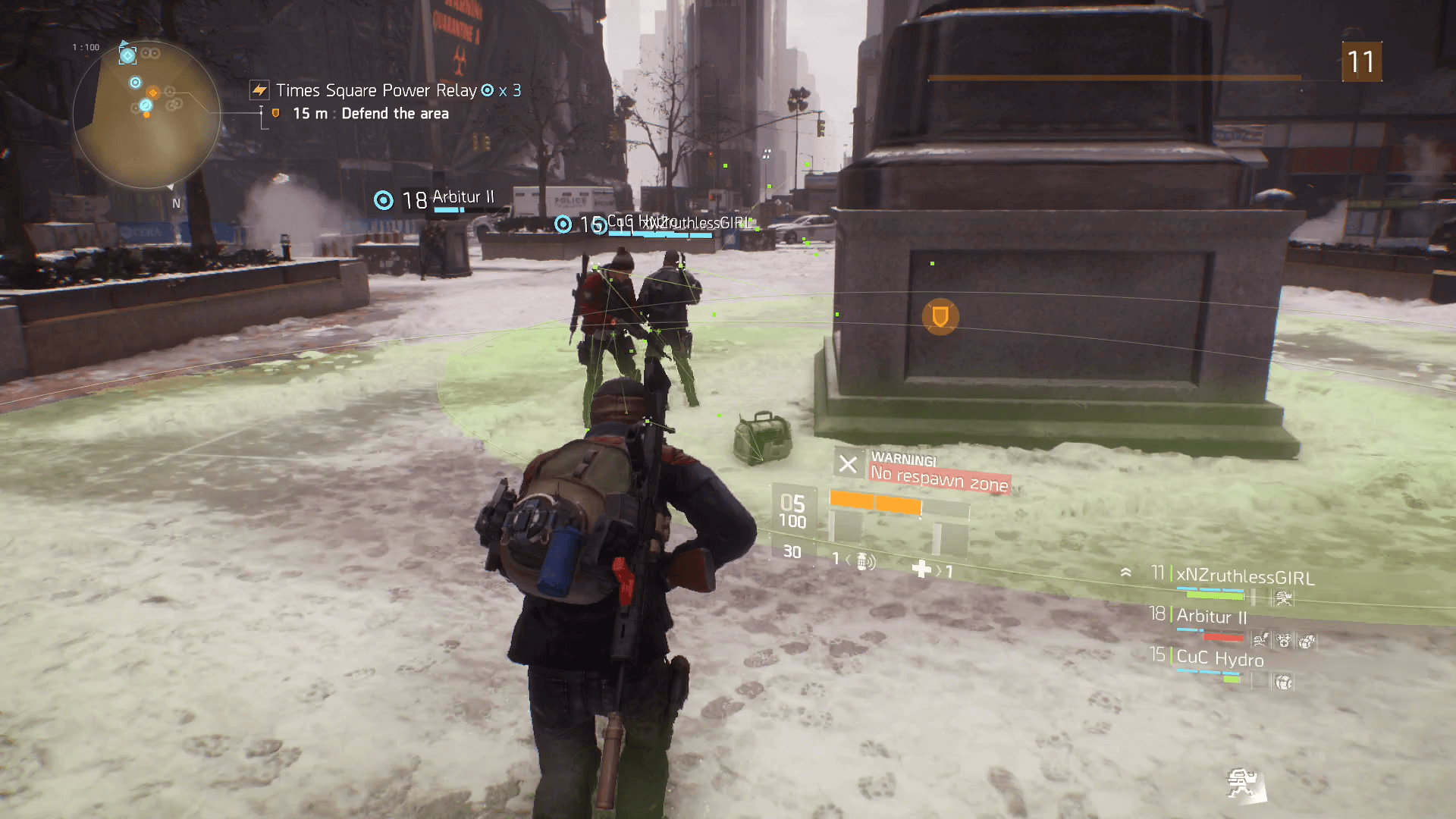Viewport: 1456px width, 819px height.
Task: Click the 'Defend the area' objective text
Action: click(397, 113)
